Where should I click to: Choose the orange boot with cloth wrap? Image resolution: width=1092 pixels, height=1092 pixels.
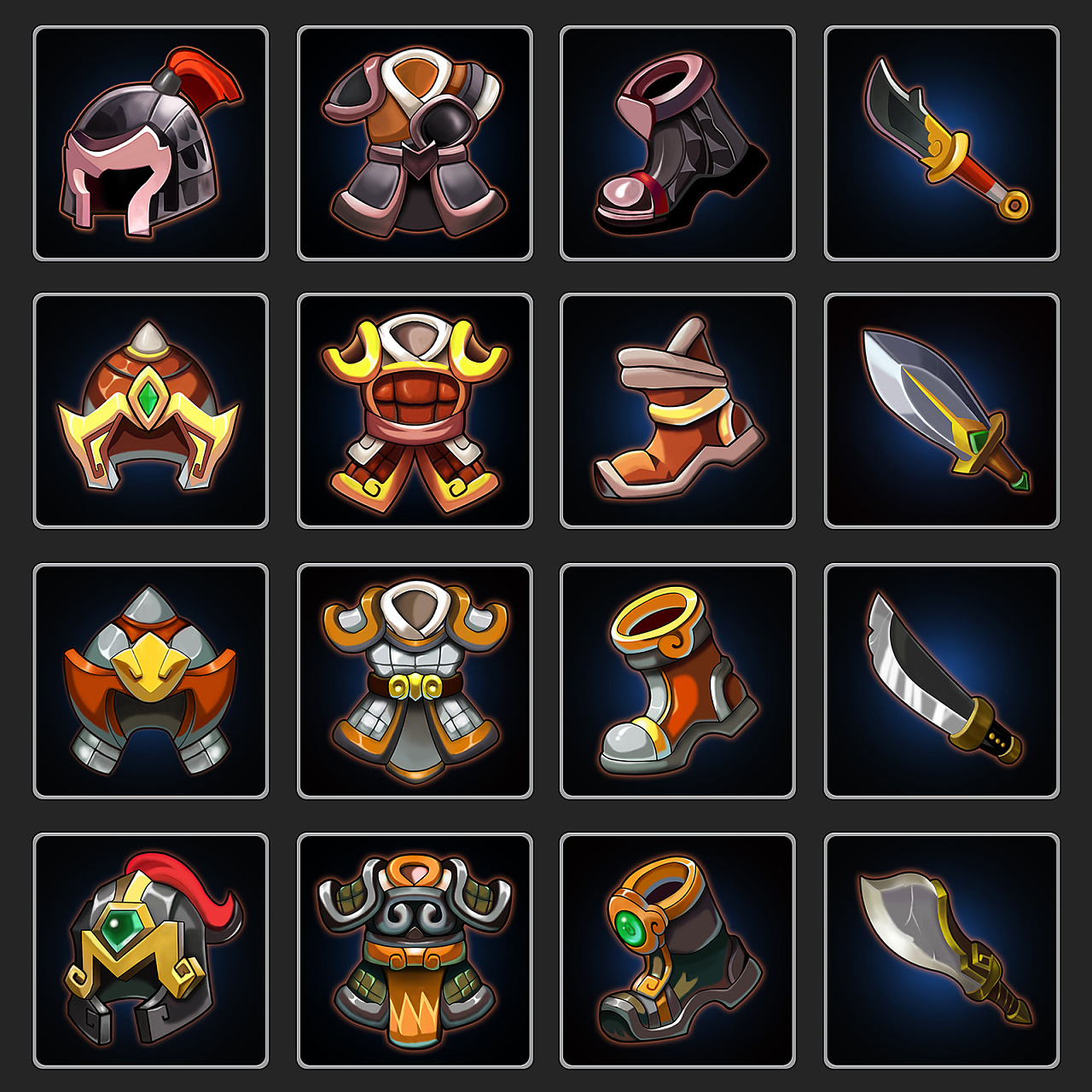click(x=677, y=411)
